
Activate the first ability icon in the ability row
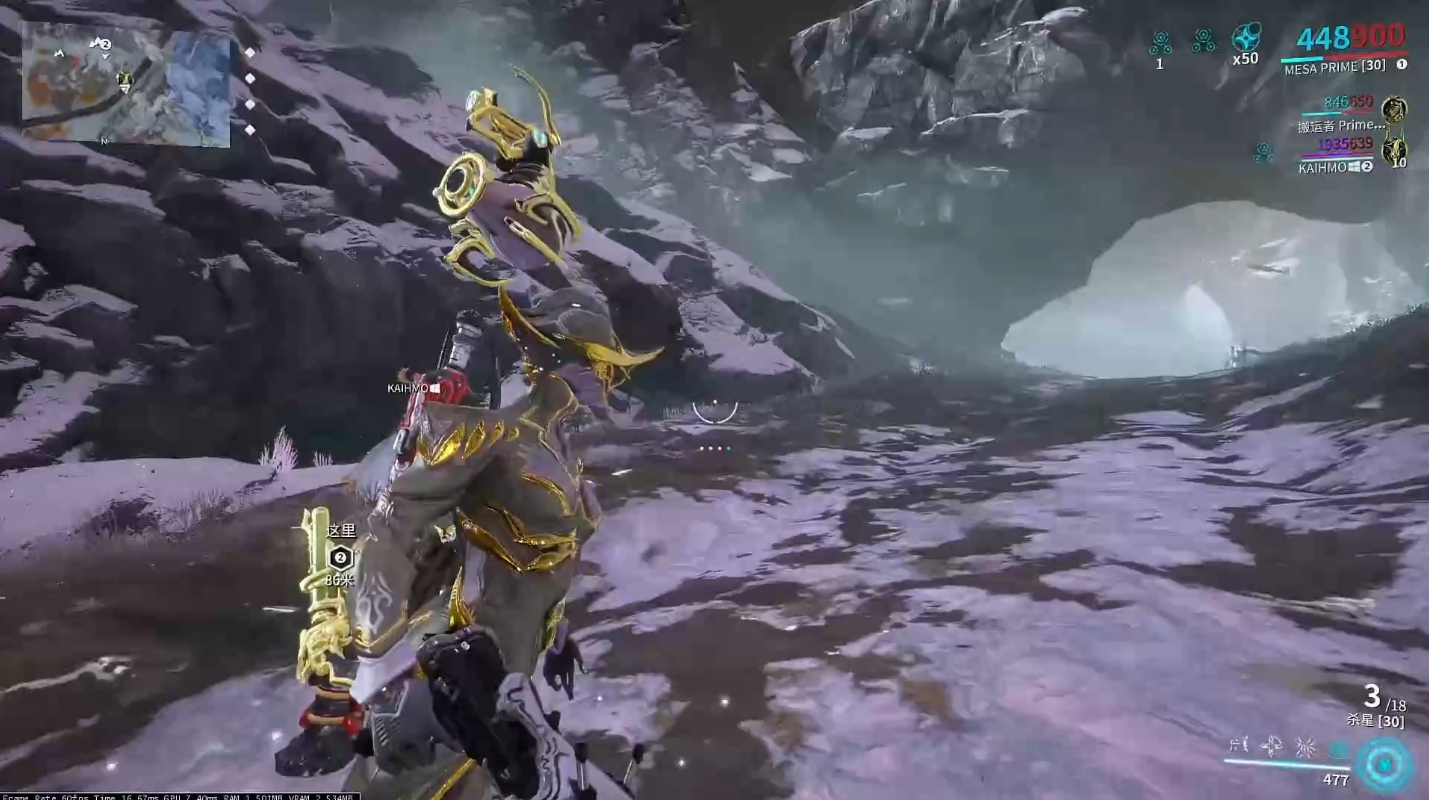(1239, 745)
